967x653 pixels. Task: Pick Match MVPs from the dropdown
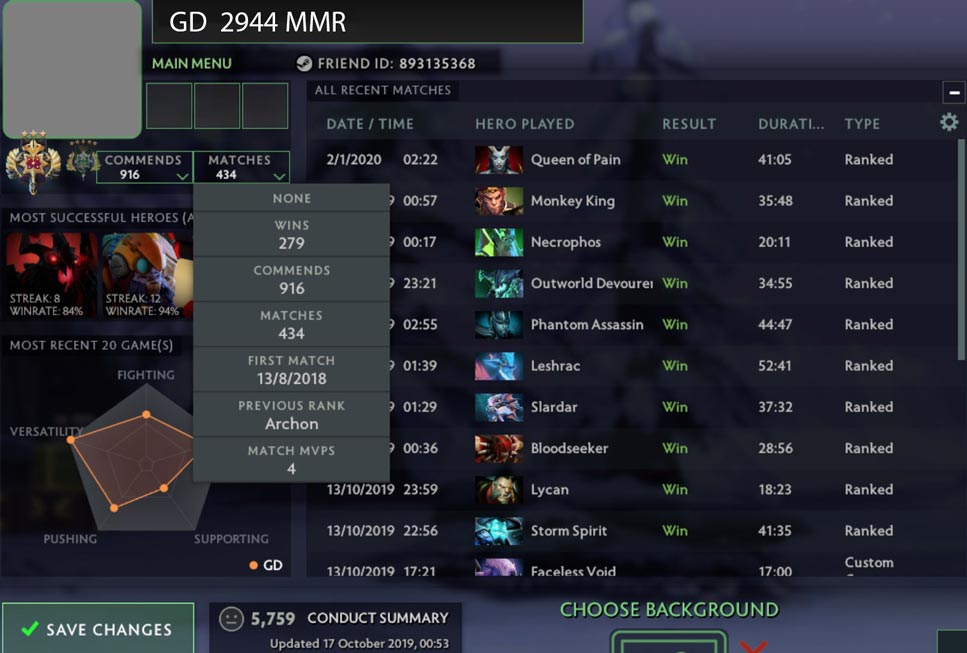(x=291, y=460)
